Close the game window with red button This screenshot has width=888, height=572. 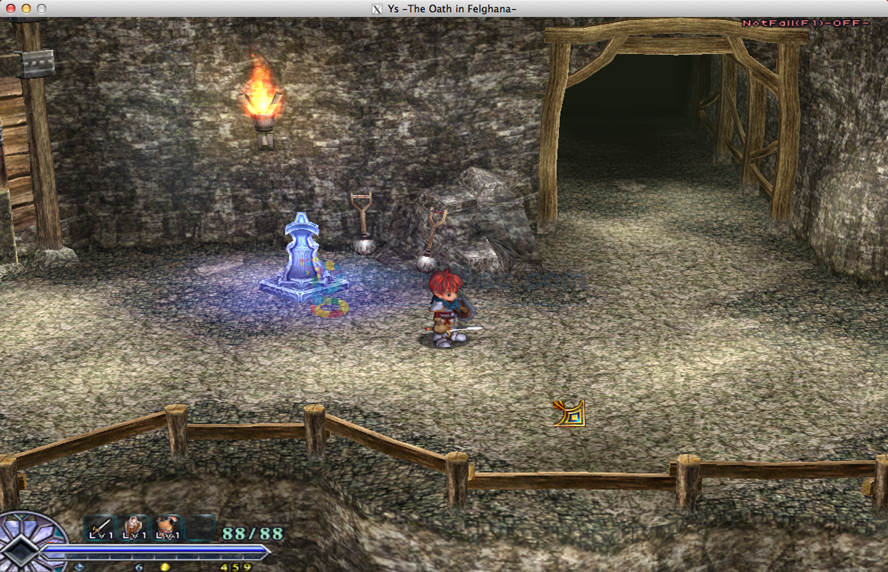pos(10,9)
